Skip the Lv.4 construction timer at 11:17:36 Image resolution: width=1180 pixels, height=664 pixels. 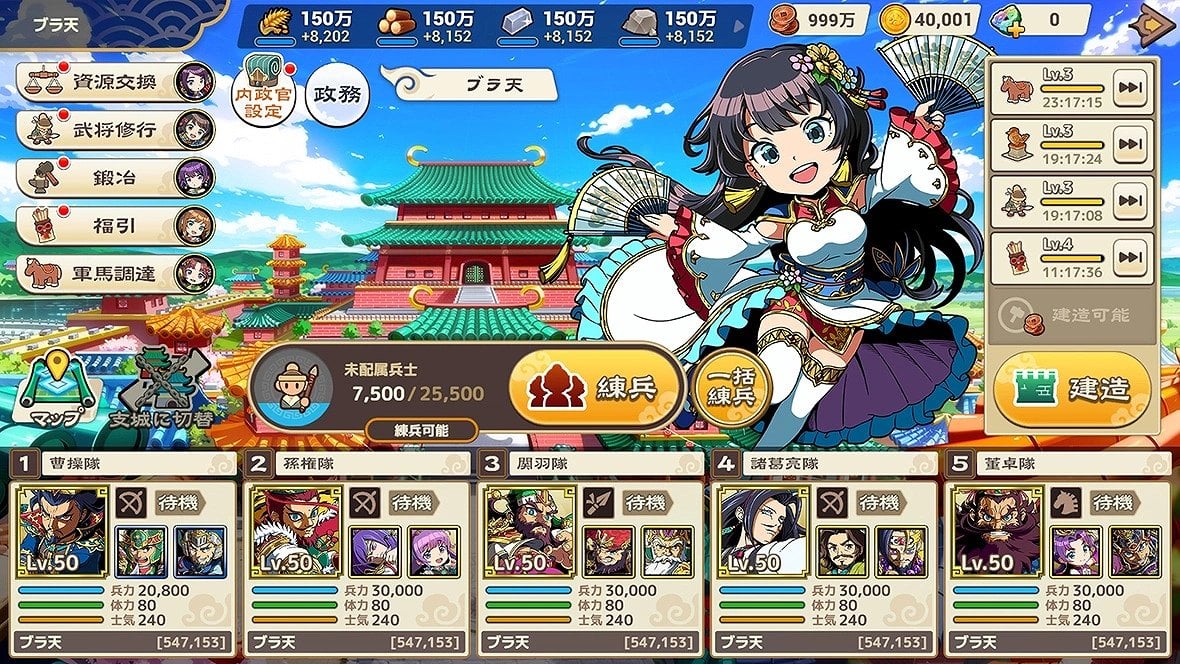(x=1130, y=260)
